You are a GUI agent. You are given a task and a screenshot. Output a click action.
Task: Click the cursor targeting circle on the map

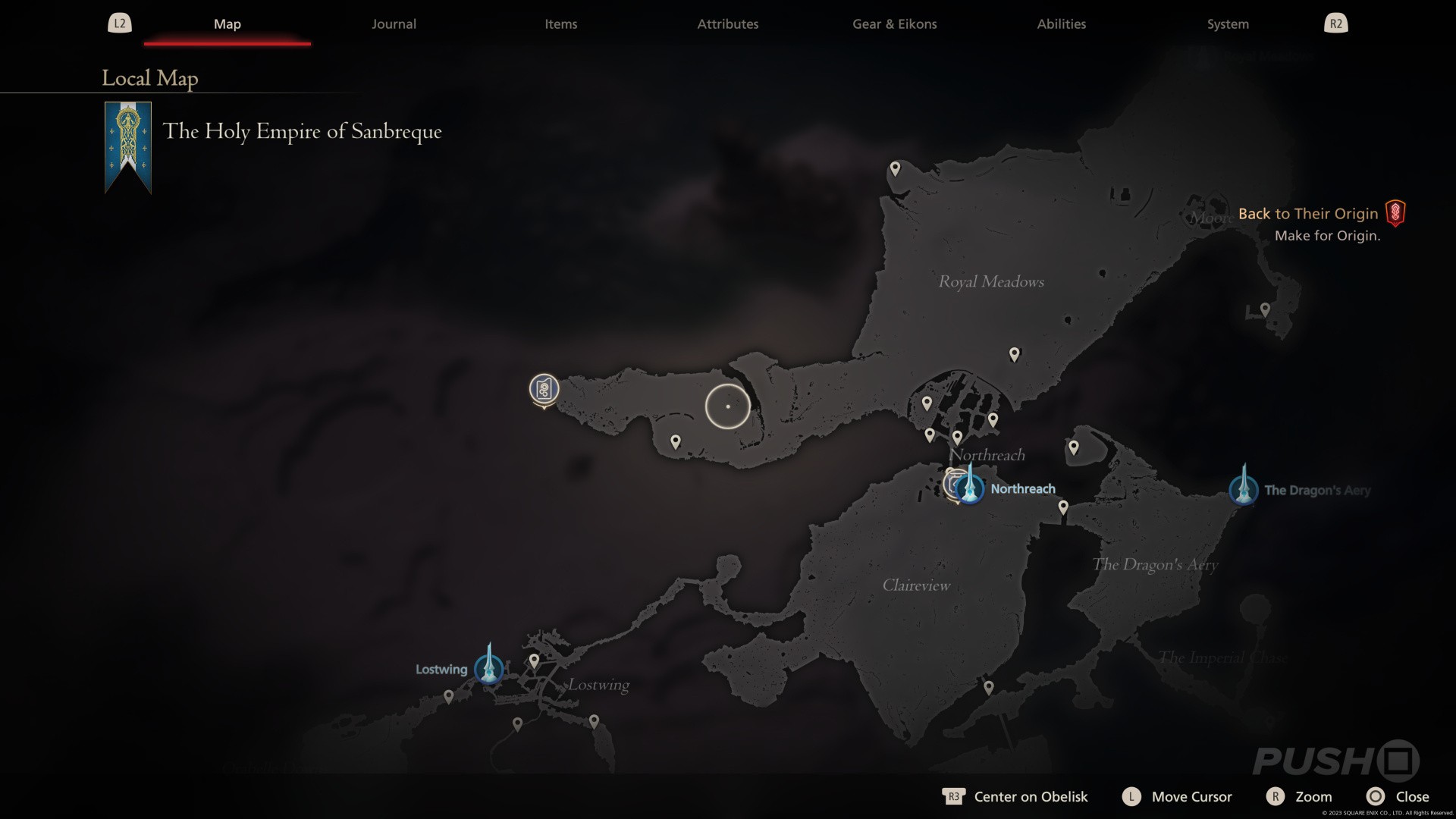(x=726, y=406)
